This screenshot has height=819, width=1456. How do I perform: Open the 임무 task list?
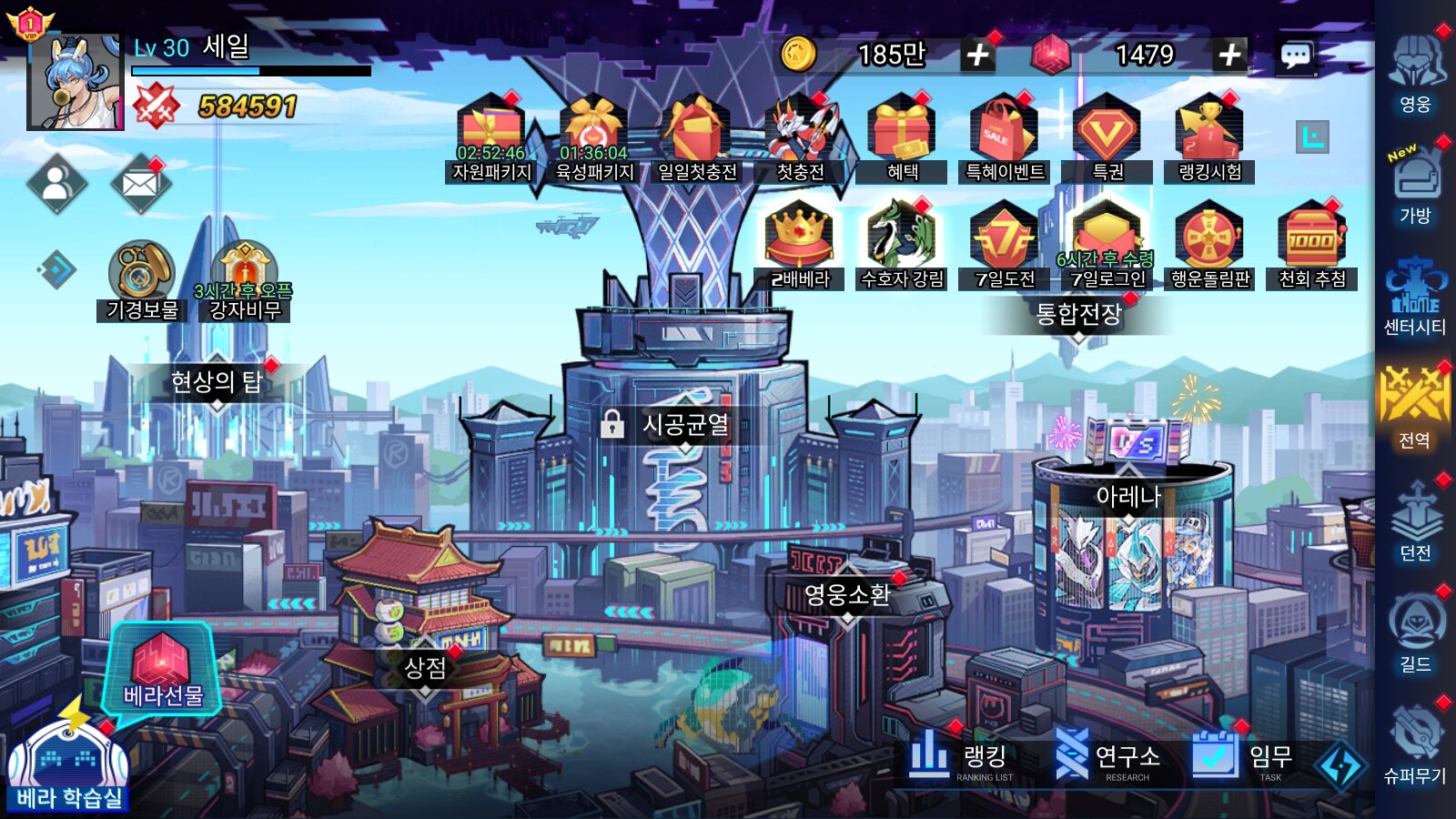[x=1242, y=757]
